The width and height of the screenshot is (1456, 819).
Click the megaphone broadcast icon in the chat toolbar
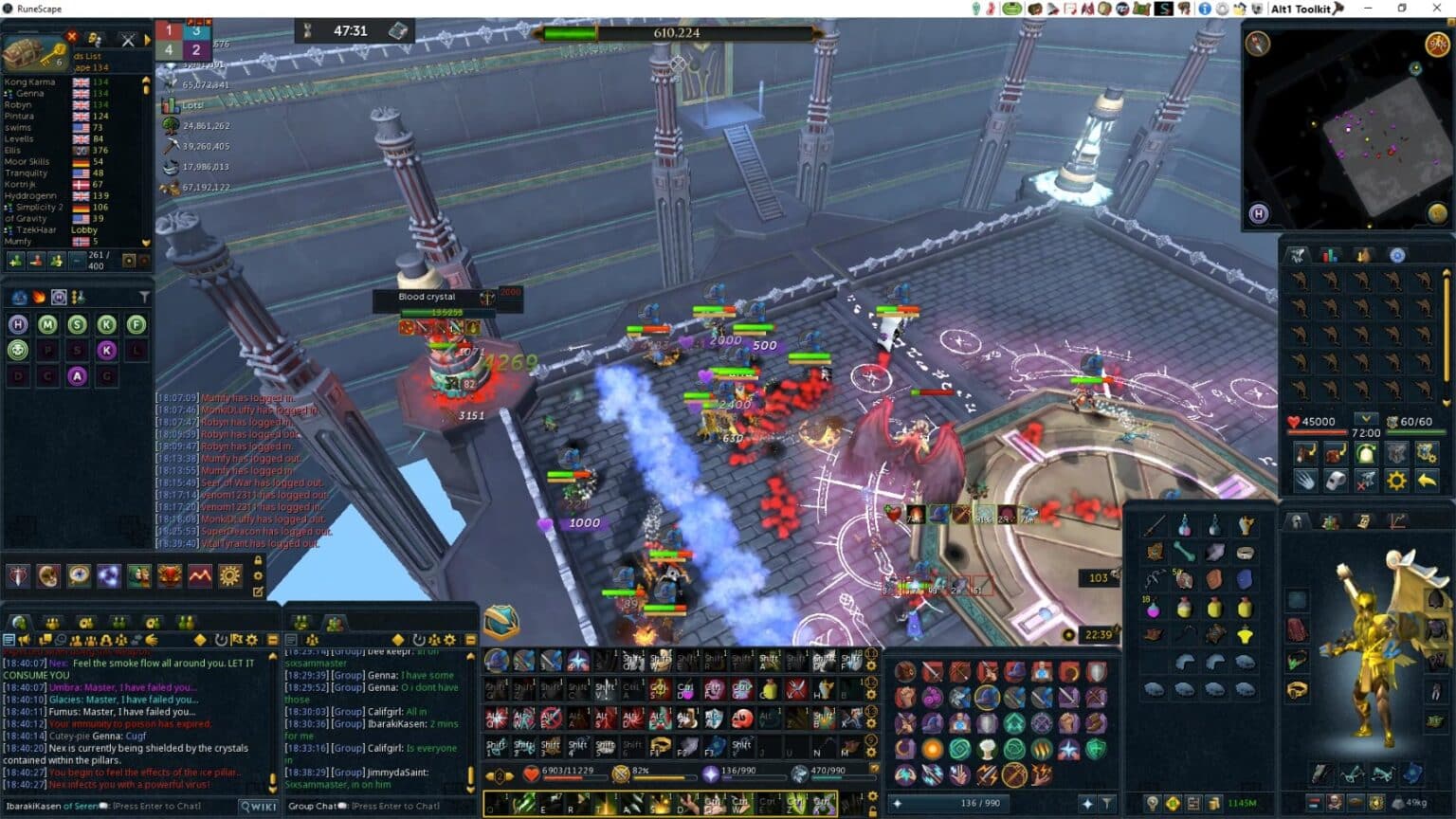click(x=26, y=638)
